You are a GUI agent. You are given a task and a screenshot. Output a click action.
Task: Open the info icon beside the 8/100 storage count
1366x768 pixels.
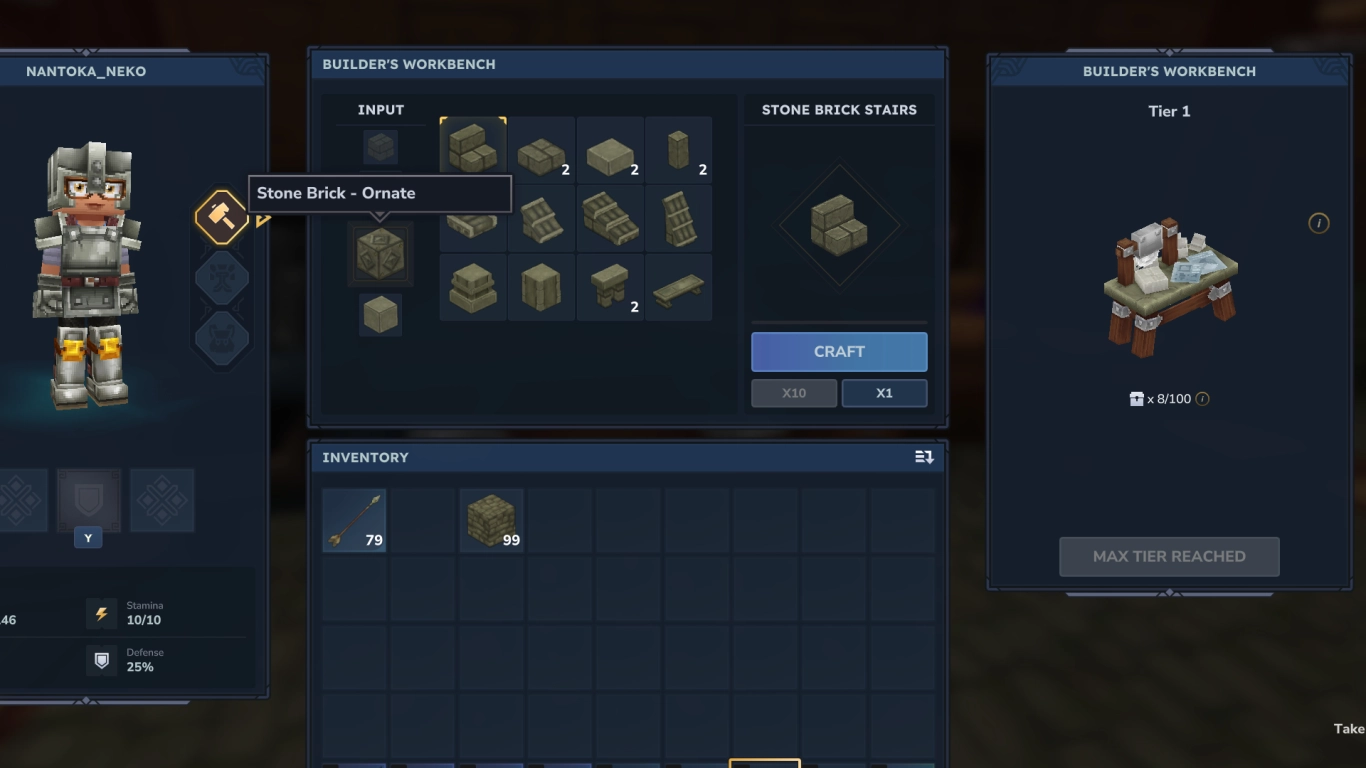[1201, 398]
